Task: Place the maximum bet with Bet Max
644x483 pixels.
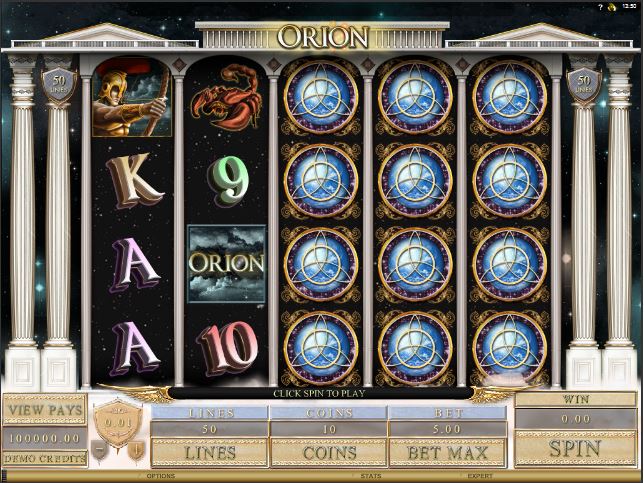Action: (445, 452)
